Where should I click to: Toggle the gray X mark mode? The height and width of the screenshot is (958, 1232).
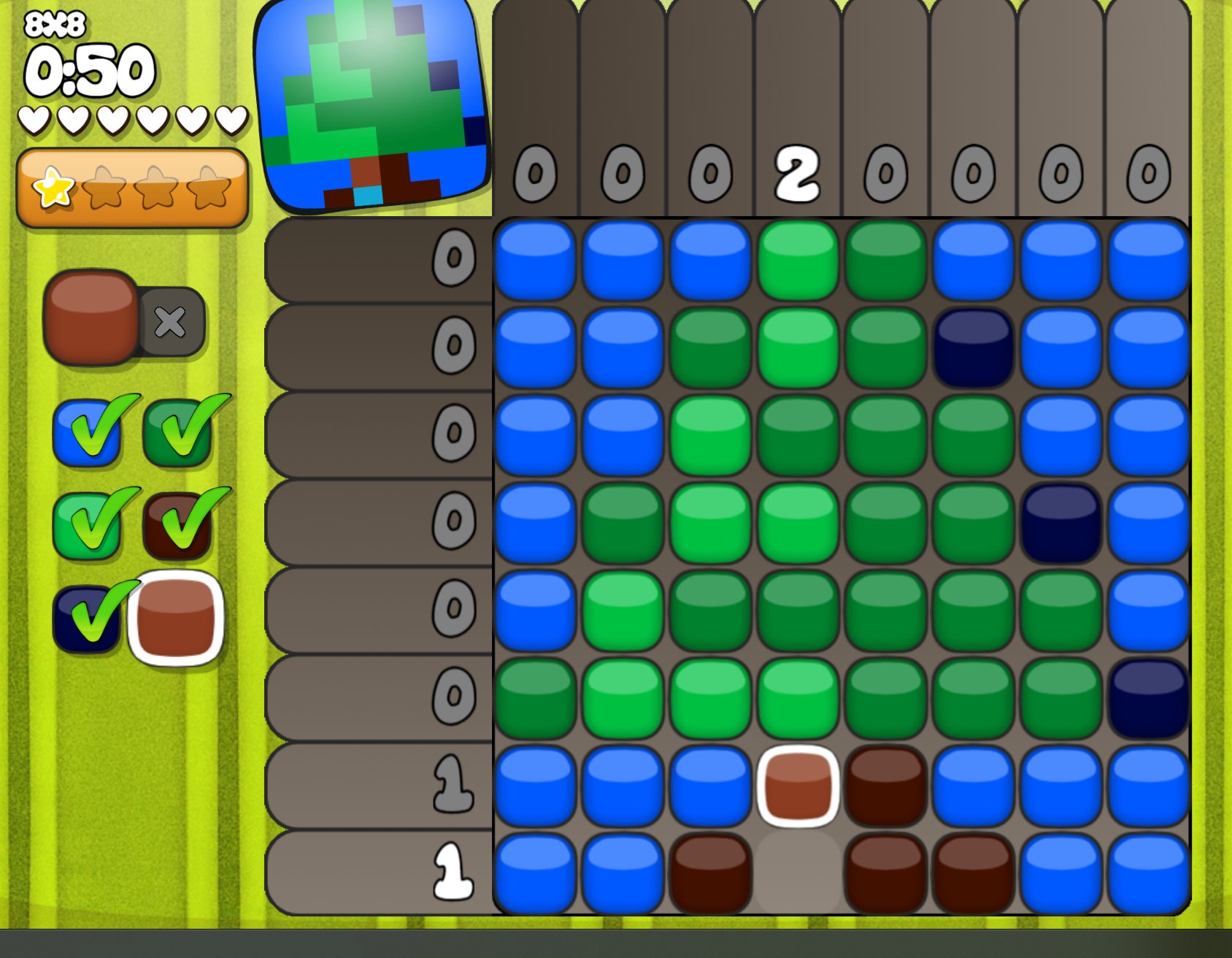[171, 322]
